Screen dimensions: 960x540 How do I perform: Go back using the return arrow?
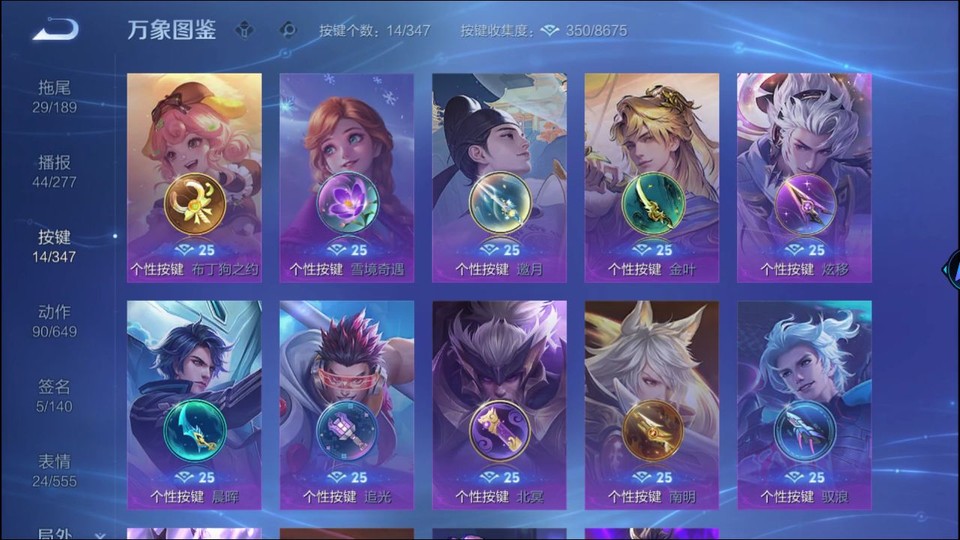click(55, 30)
